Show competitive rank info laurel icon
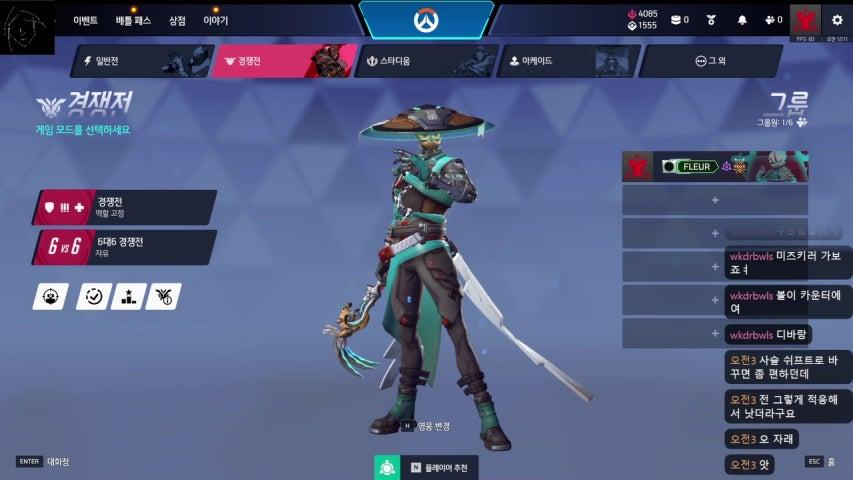853x480 pixels. (x=163, y=296)
